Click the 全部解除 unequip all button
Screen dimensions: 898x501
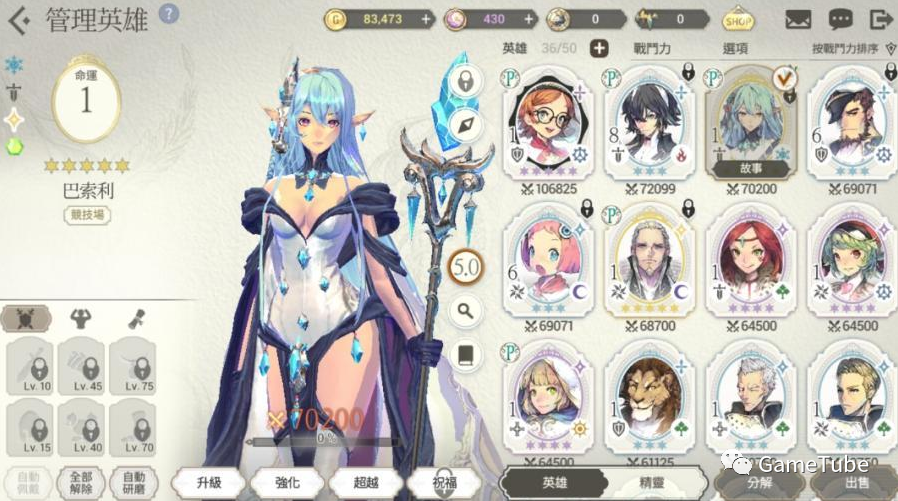point(81,482)
